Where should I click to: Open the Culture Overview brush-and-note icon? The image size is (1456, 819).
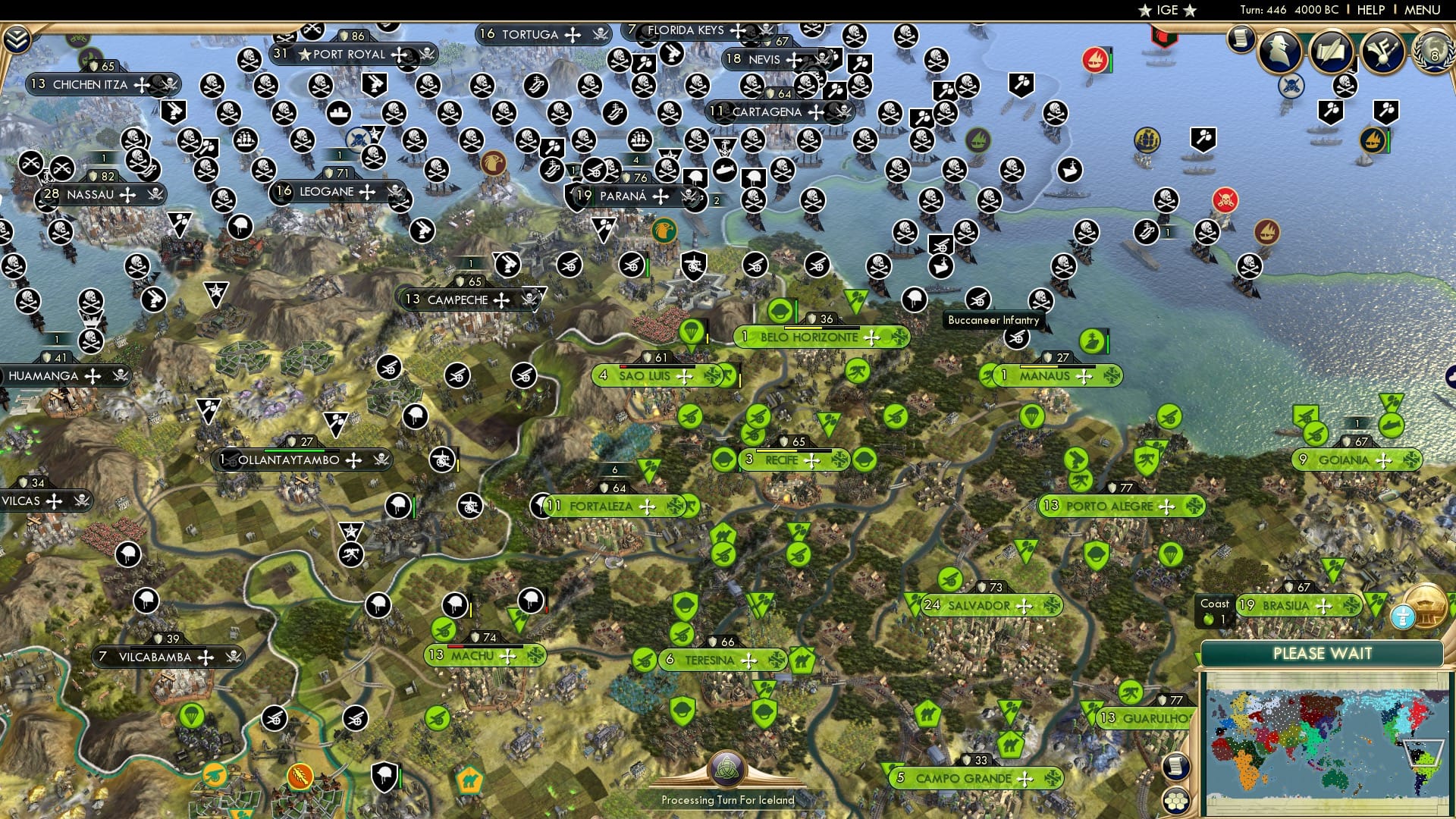click(x=1382, y=52)
